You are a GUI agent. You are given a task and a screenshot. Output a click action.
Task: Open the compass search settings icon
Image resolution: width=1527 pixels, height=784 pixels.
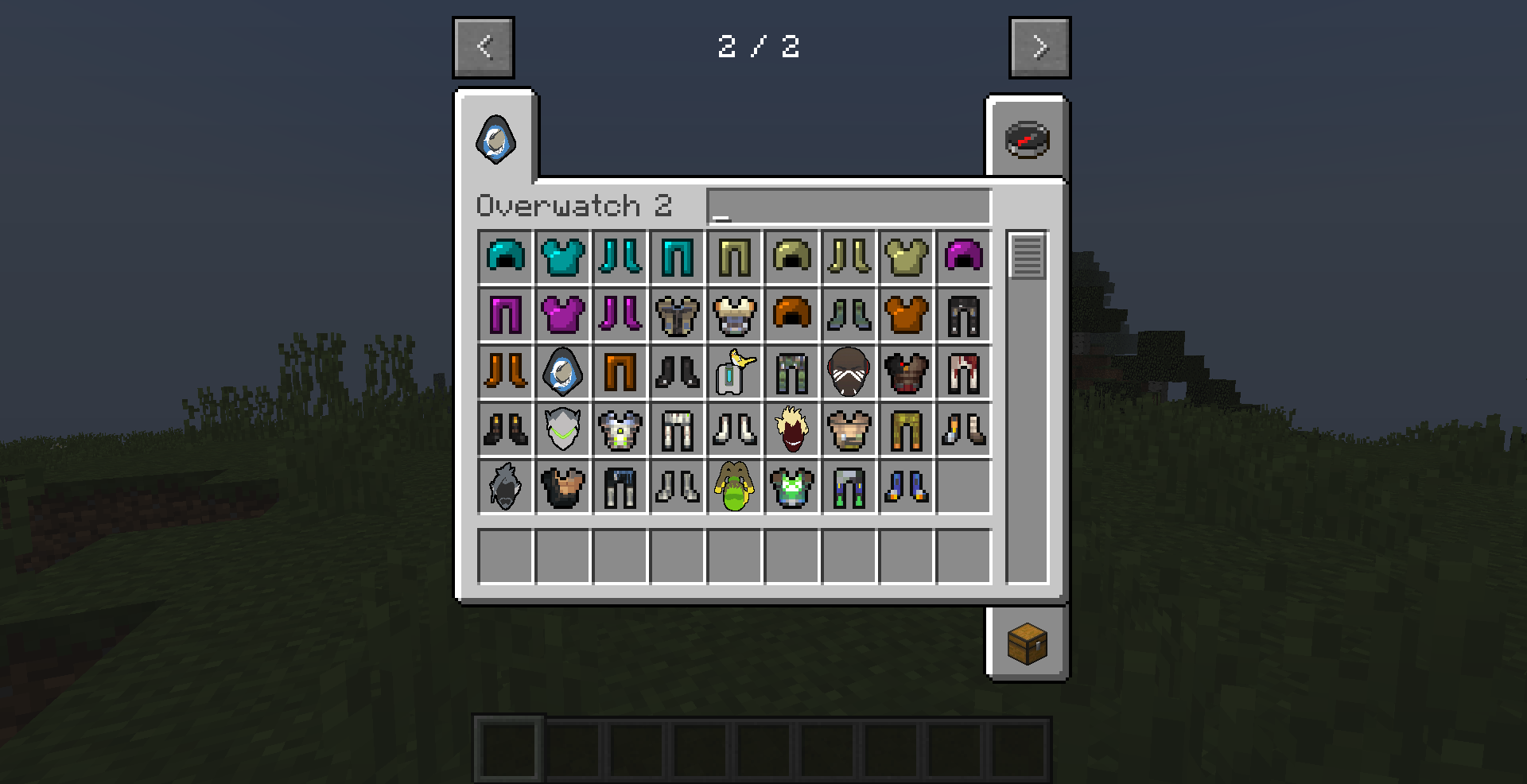(x=1028, y=140)
